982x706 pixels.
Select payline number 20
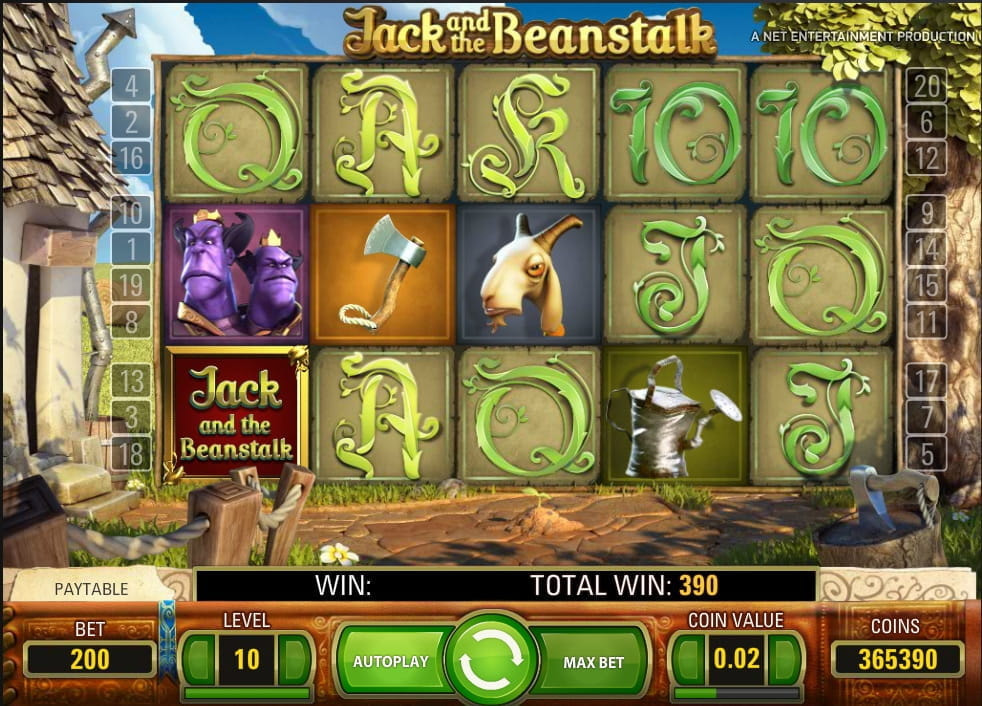[927, 87]
